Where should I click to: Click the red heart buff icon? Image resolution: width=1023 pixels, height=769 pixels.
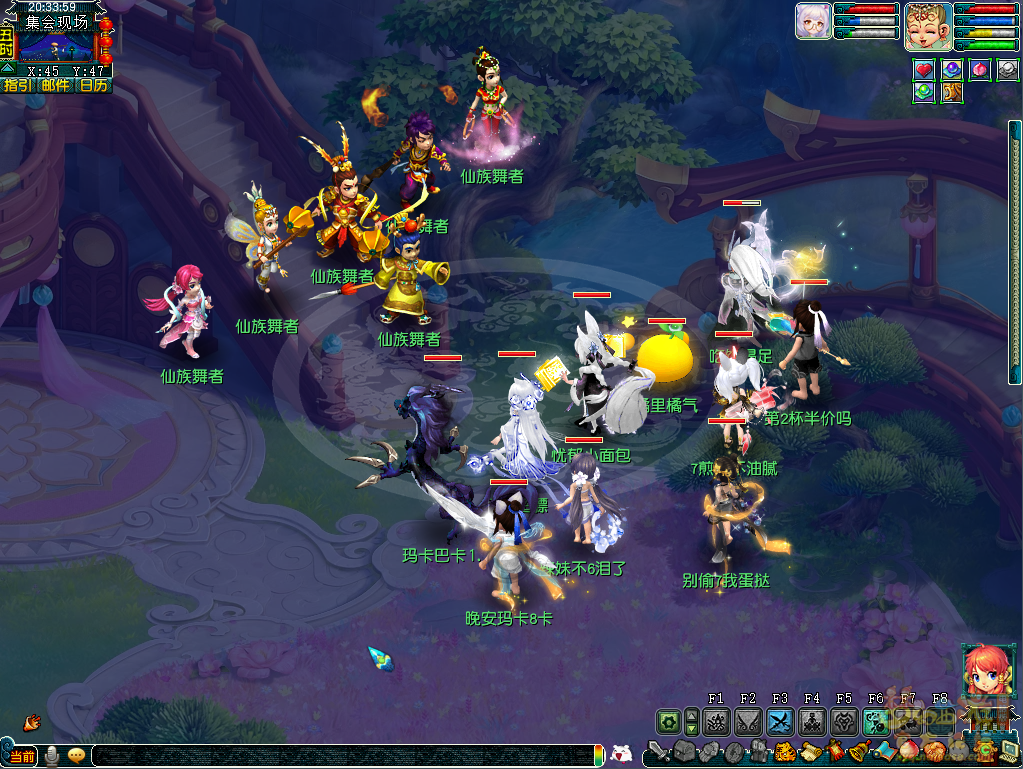coord(924,70)
